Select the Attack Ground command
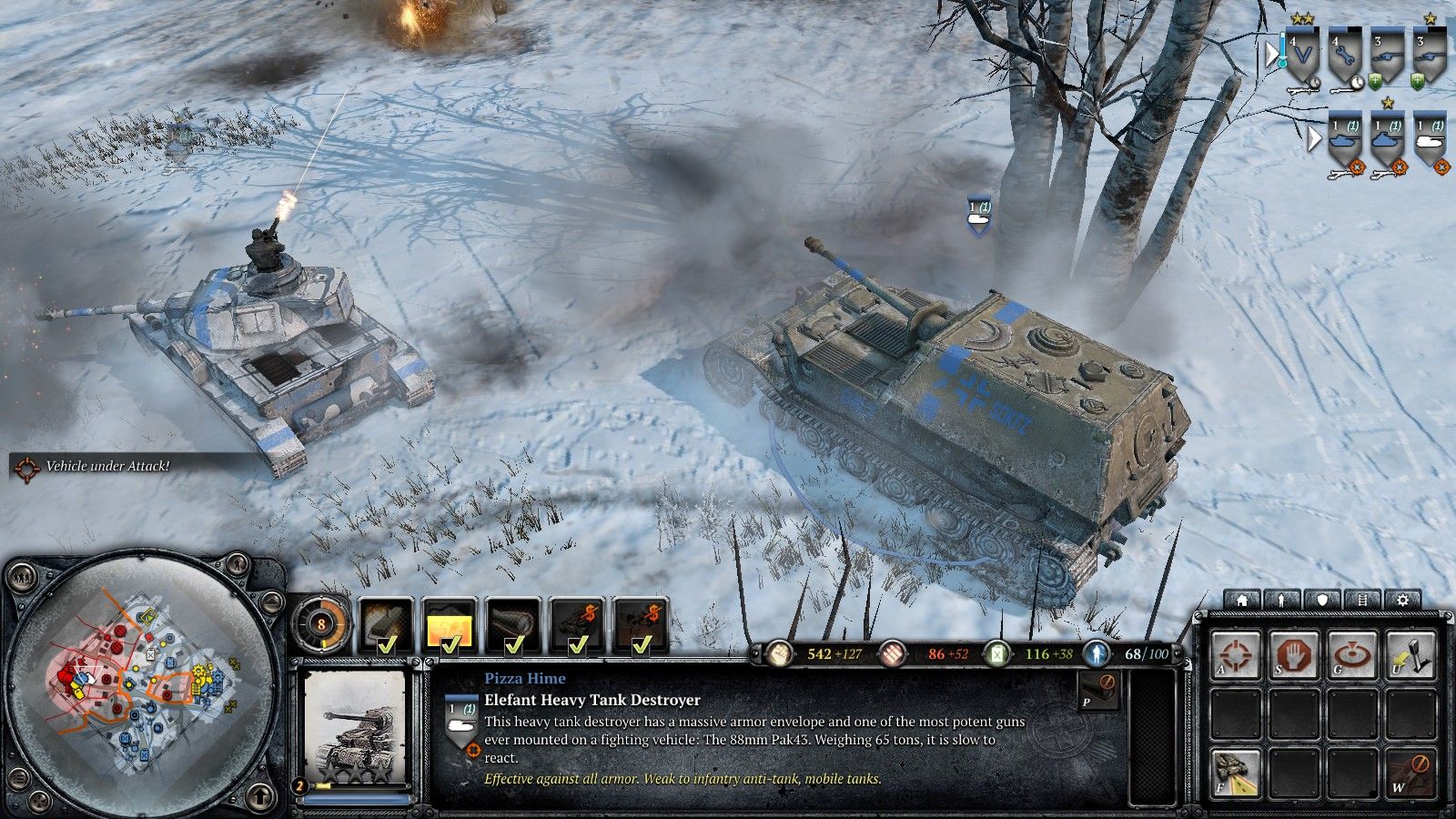1456x819 pixels. (x=1352, y=654)
